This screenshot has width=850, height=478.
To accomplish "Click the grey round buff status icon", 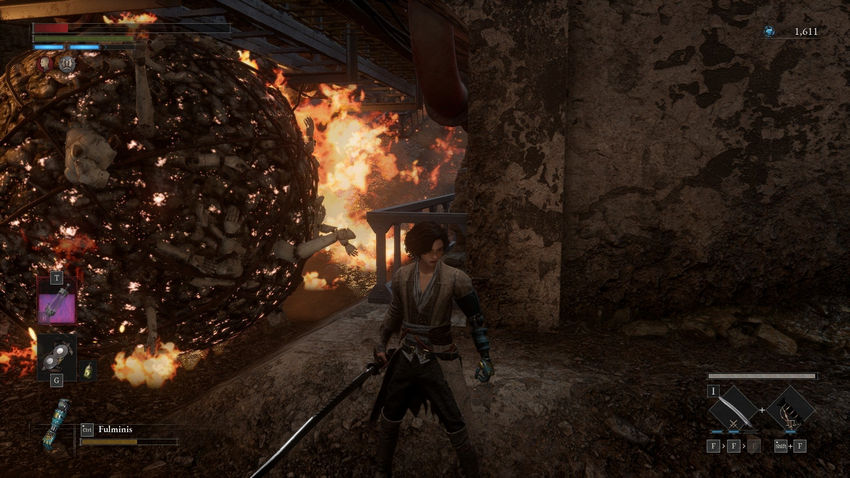I will pos(67,63).
